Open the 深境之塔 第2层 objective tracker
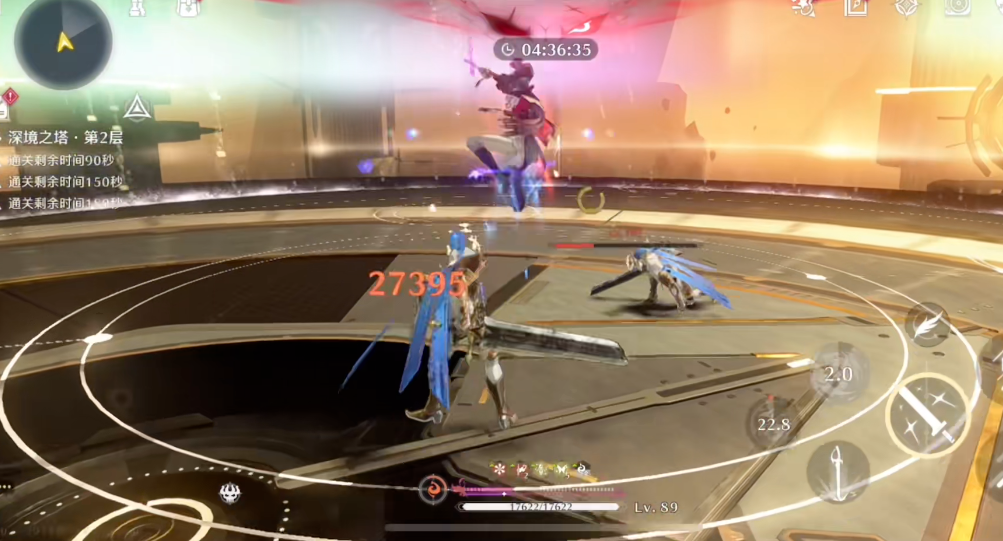Viewport: 1003px width, 541px height. click(x=66, y=137)
